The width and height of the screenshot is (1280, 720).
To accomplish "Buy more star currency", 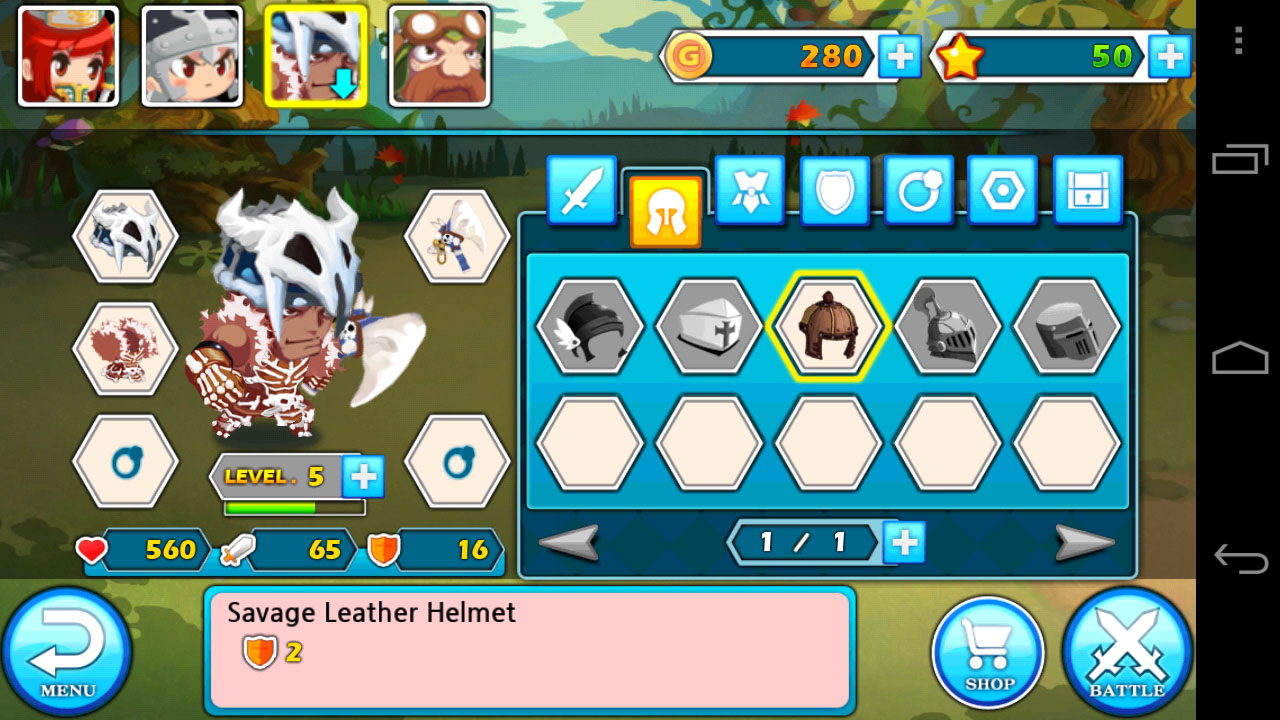I will click(x=1169, y=56).
